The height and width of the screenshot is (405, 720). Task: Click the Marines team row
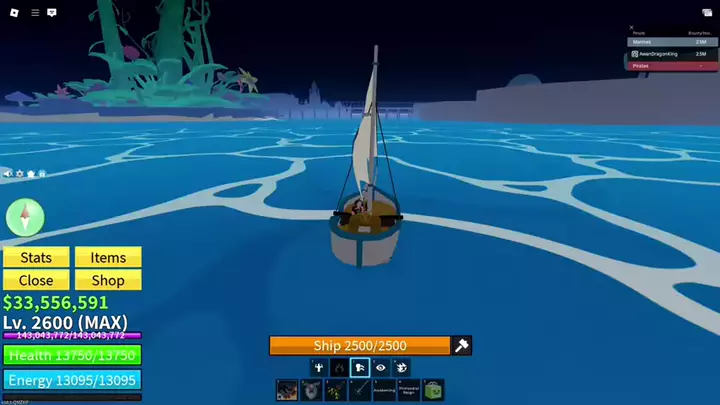pos(672,42)
